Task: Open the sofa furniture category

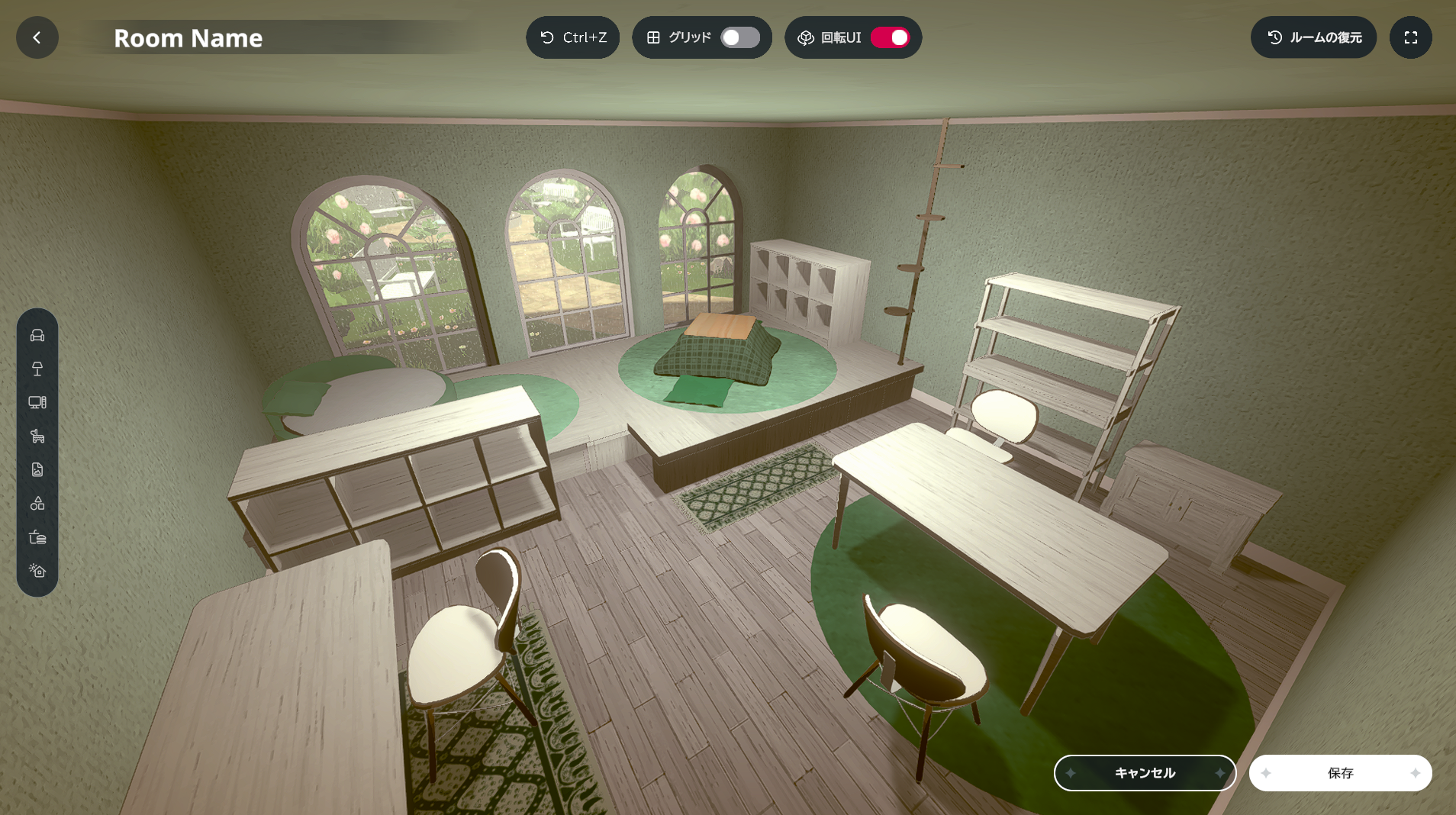Action: 37,336
